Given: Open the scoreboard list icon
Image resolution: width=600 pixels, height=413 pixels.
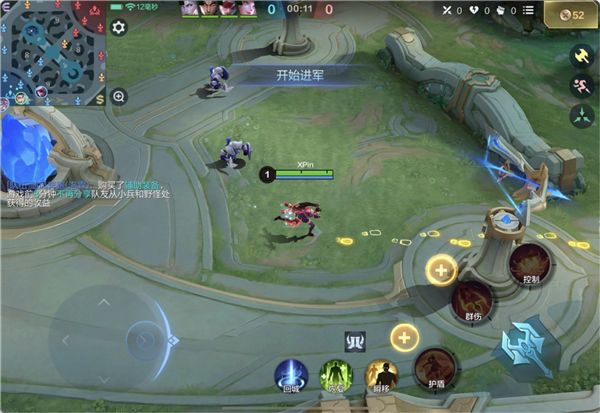Looking at the screenshot, I should point(530,10).
